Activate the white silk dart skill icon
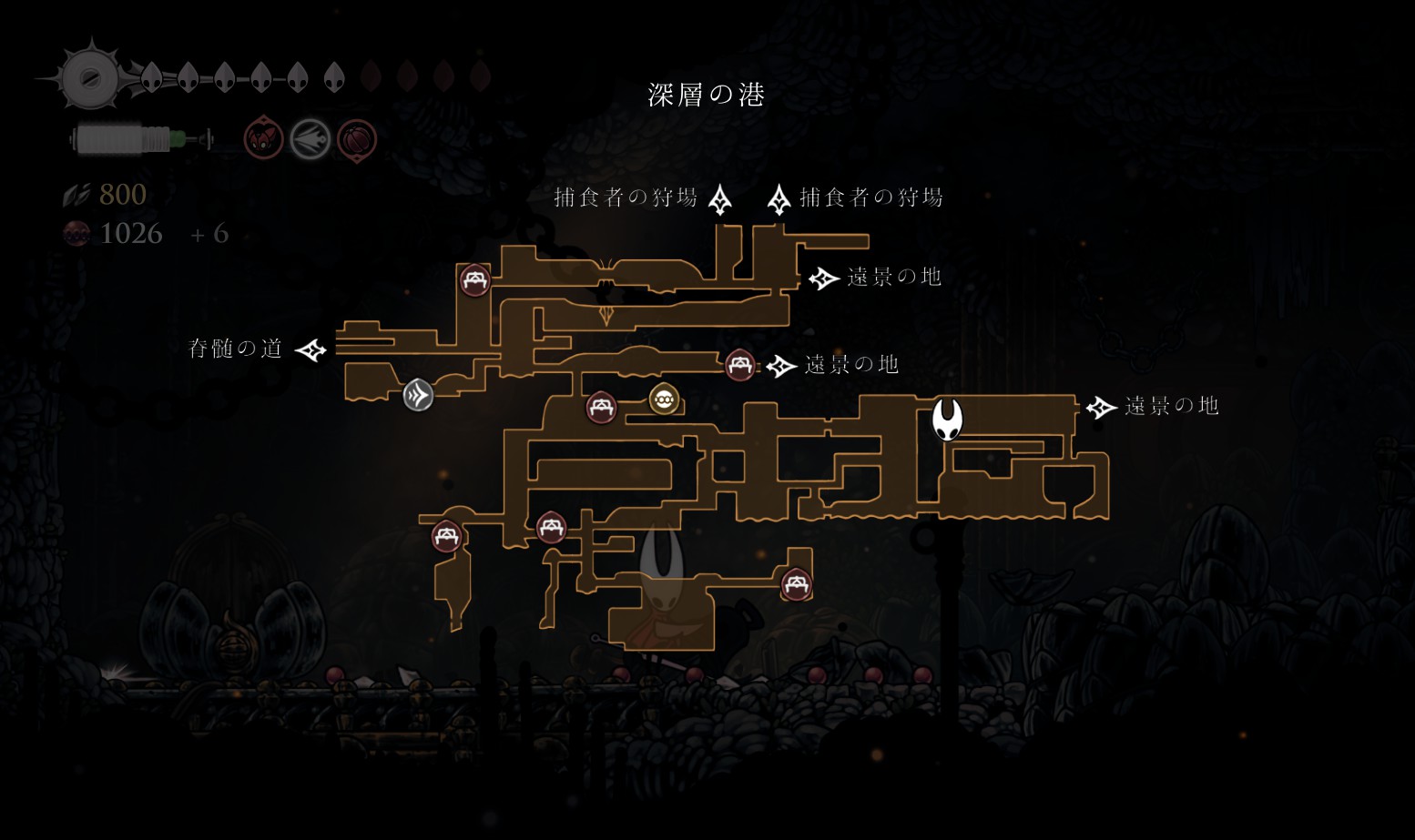Image resolution: width=1415 pixels, height=840 pixels. pos(310,140)
